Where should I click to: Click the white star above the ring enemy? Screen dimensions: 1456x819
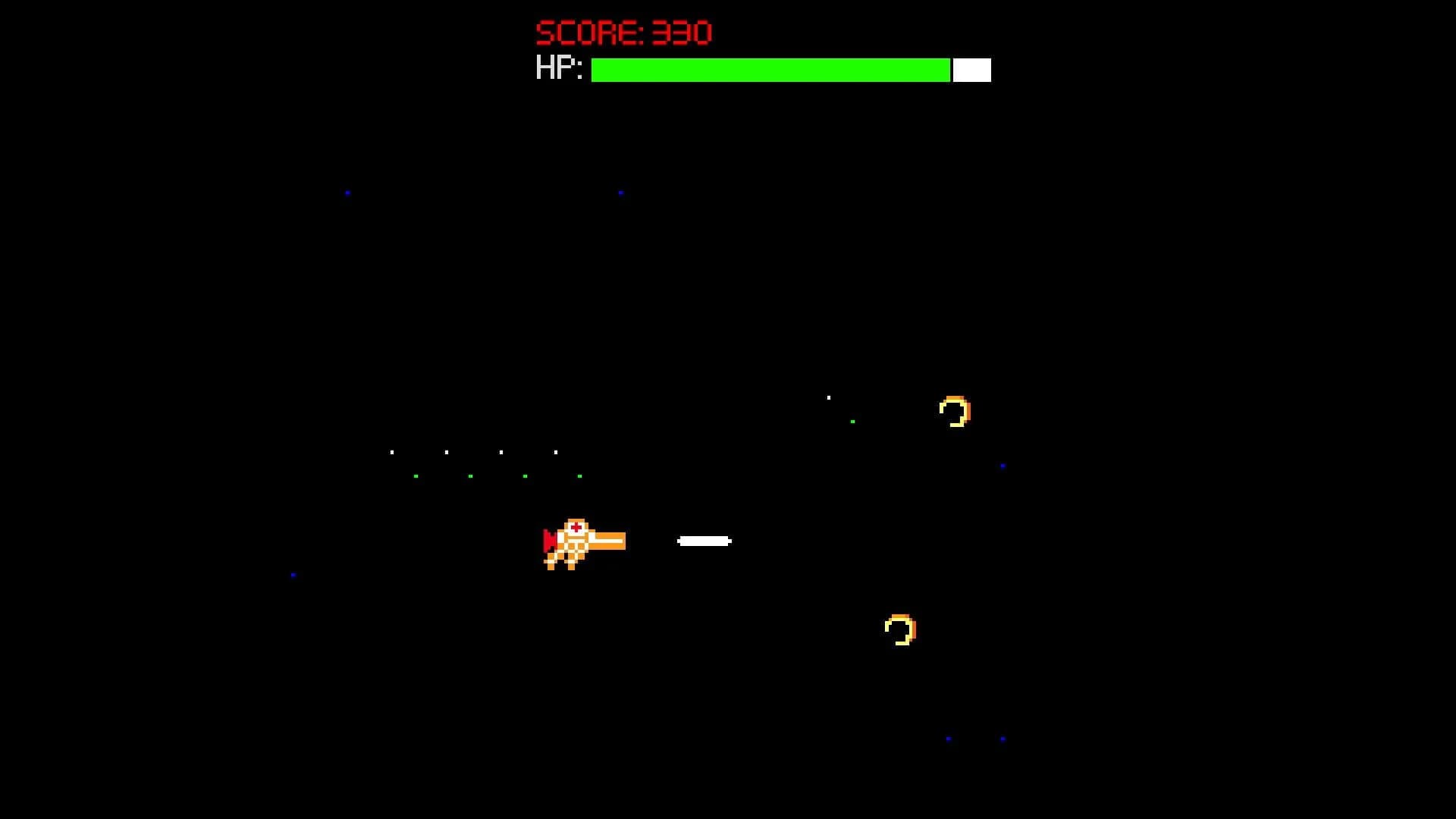pos(828,396)
